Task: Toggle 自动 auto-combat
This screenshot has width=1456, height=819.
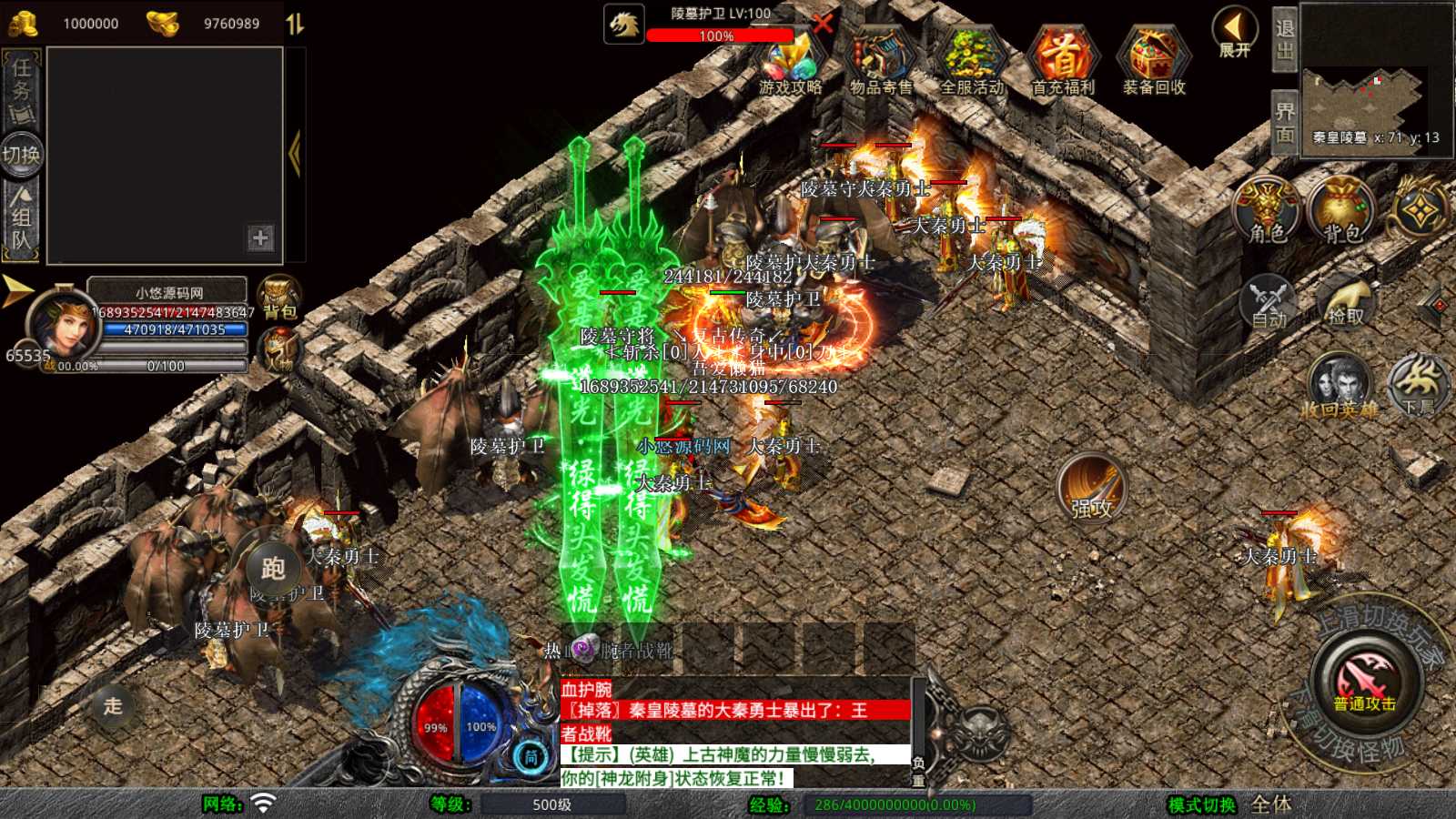Action: pyautogui.click(x=1268, y=302)
